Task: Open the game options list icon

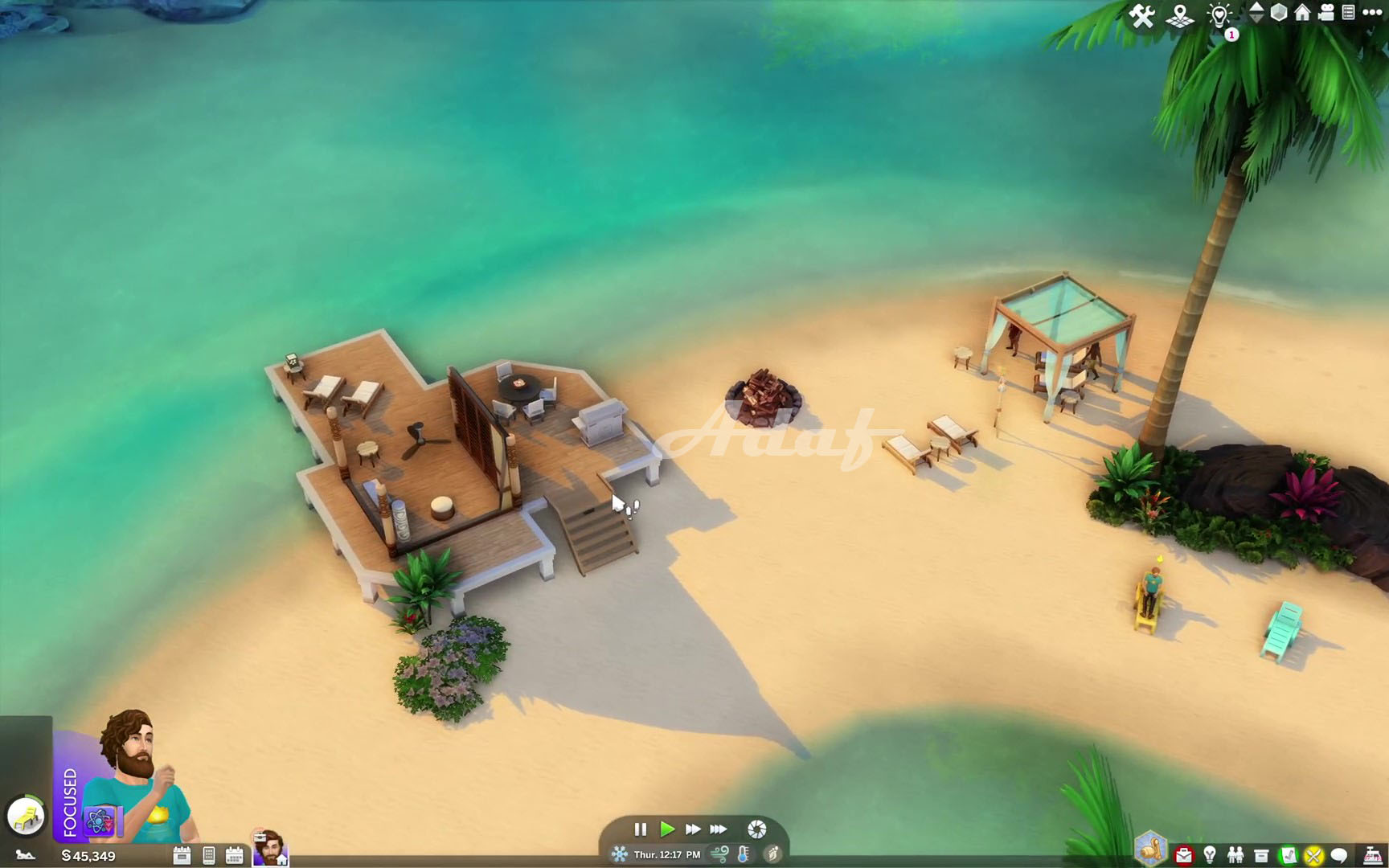Action: tap(1348, 14)
